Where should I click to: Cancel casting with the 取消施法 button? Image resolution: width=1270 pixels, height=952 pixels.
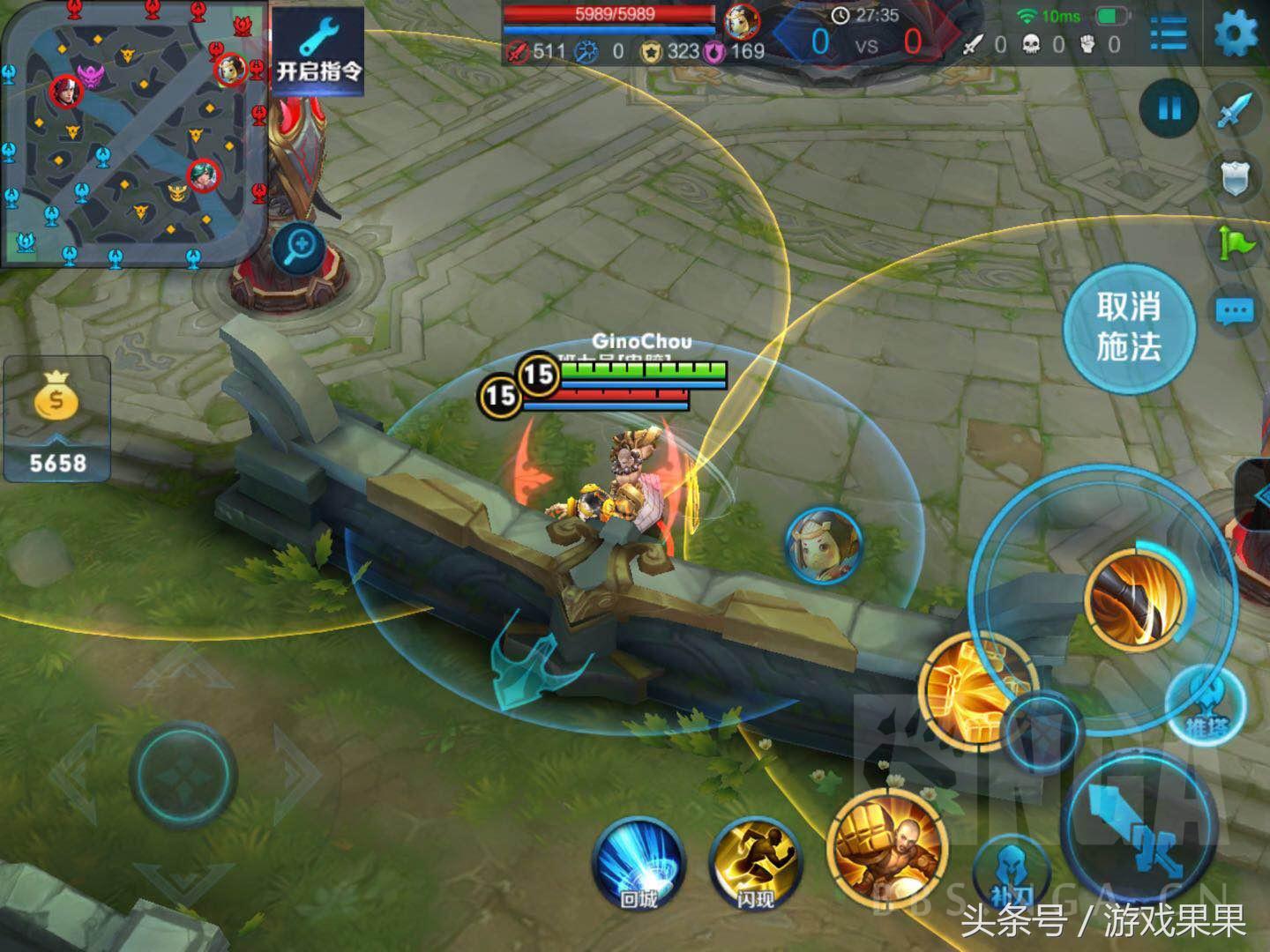pos(1128,328)
